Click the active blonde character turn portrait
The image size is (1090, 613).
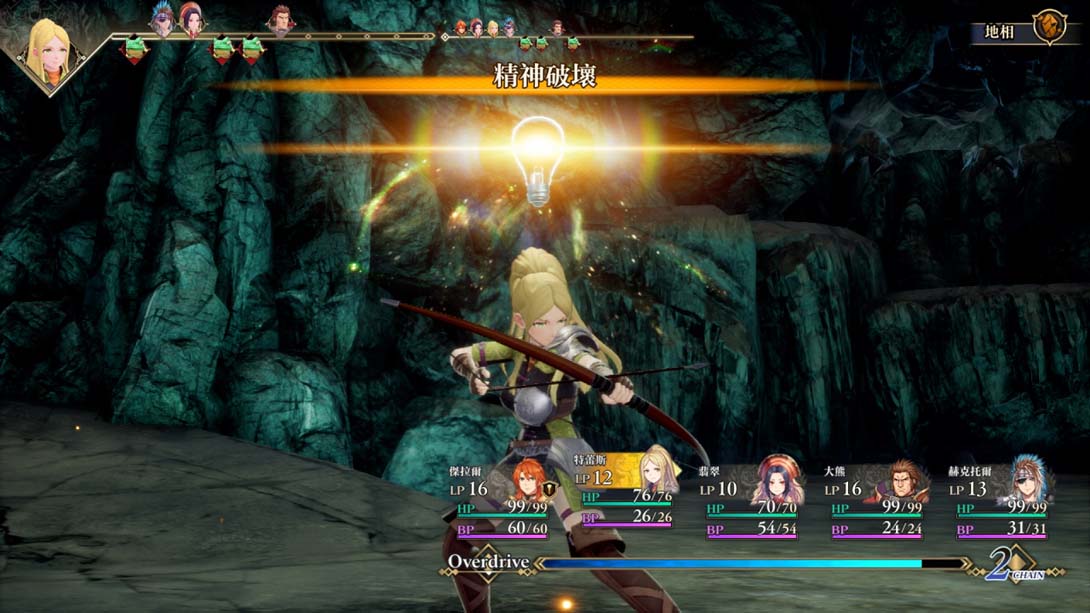pyautogui.click(x=48, y=50)
